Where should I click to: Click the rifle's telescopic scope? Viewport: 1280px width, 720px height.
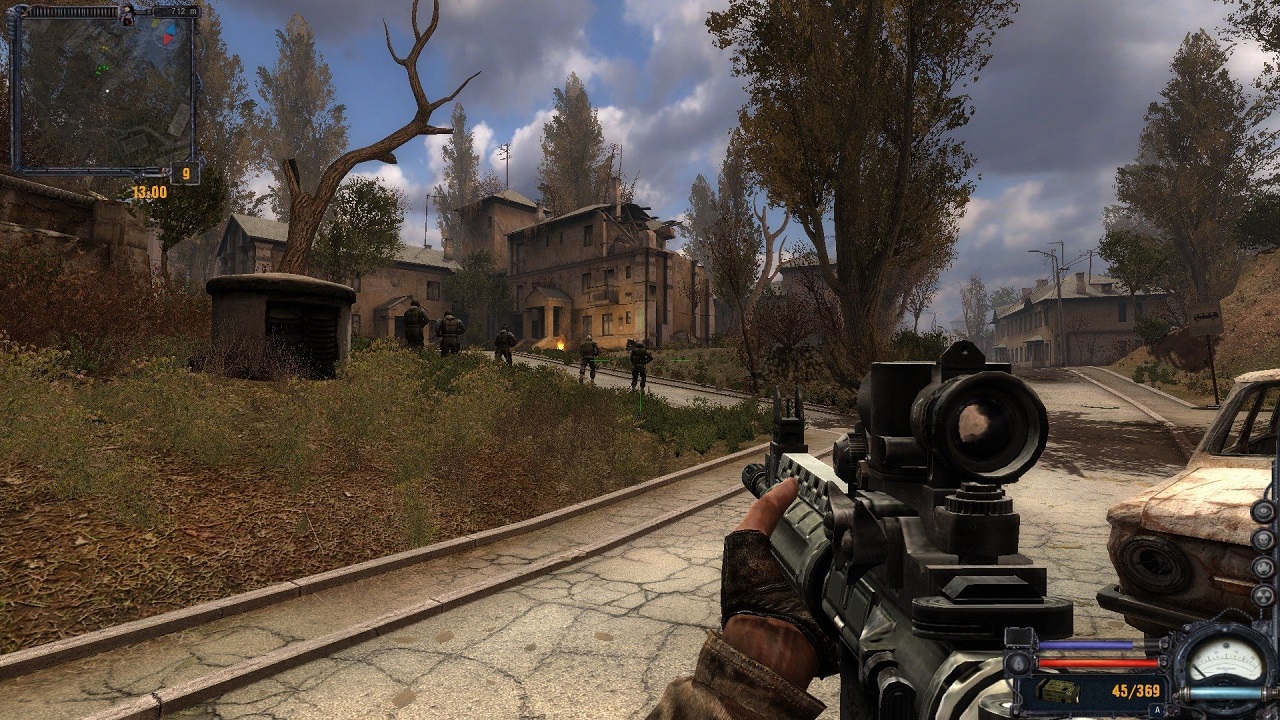click(975, 425)
